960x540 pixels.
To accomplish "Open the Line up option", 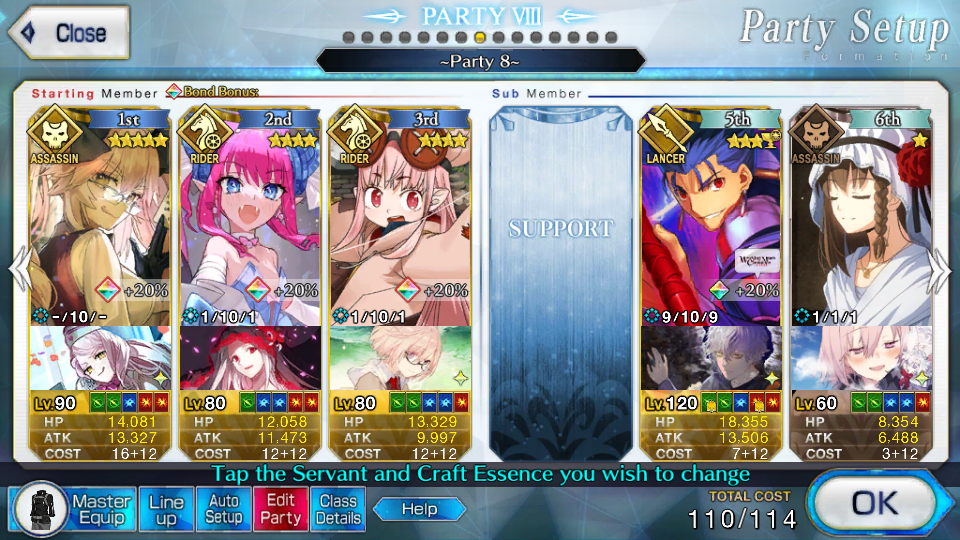I will tap(166, 509).
